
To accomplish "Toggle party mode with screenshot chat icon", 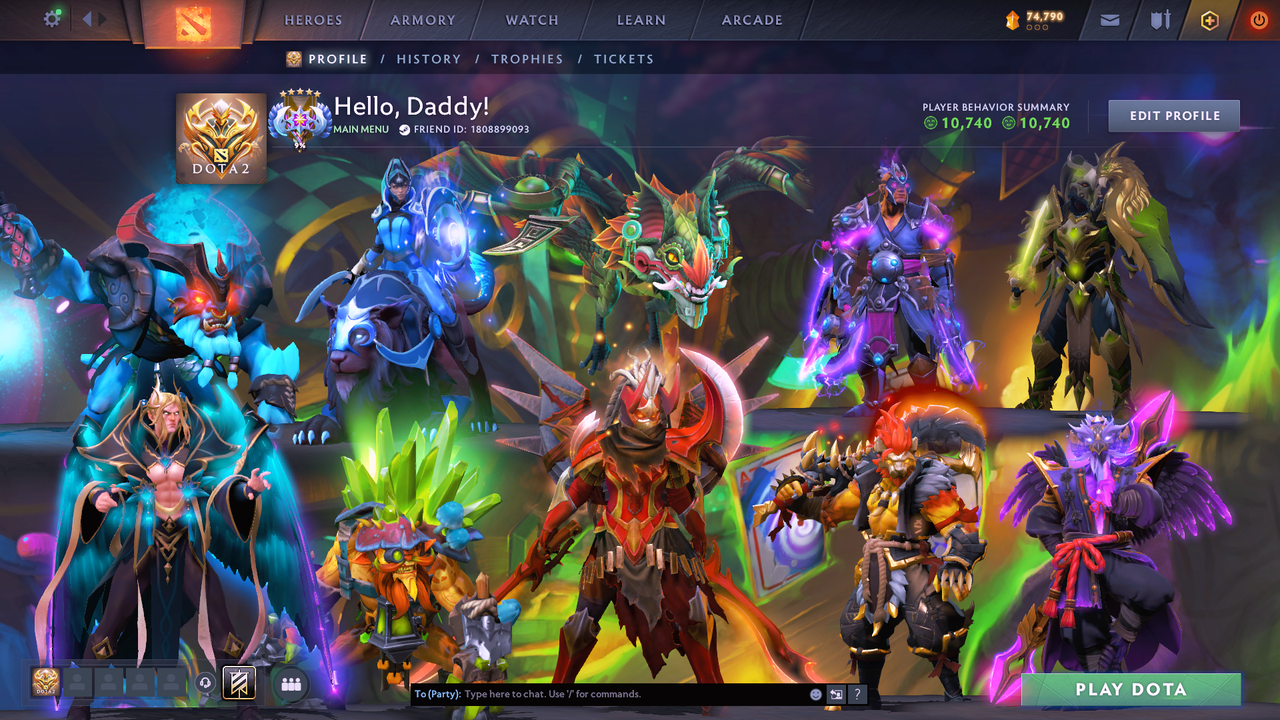I will 835,693.
